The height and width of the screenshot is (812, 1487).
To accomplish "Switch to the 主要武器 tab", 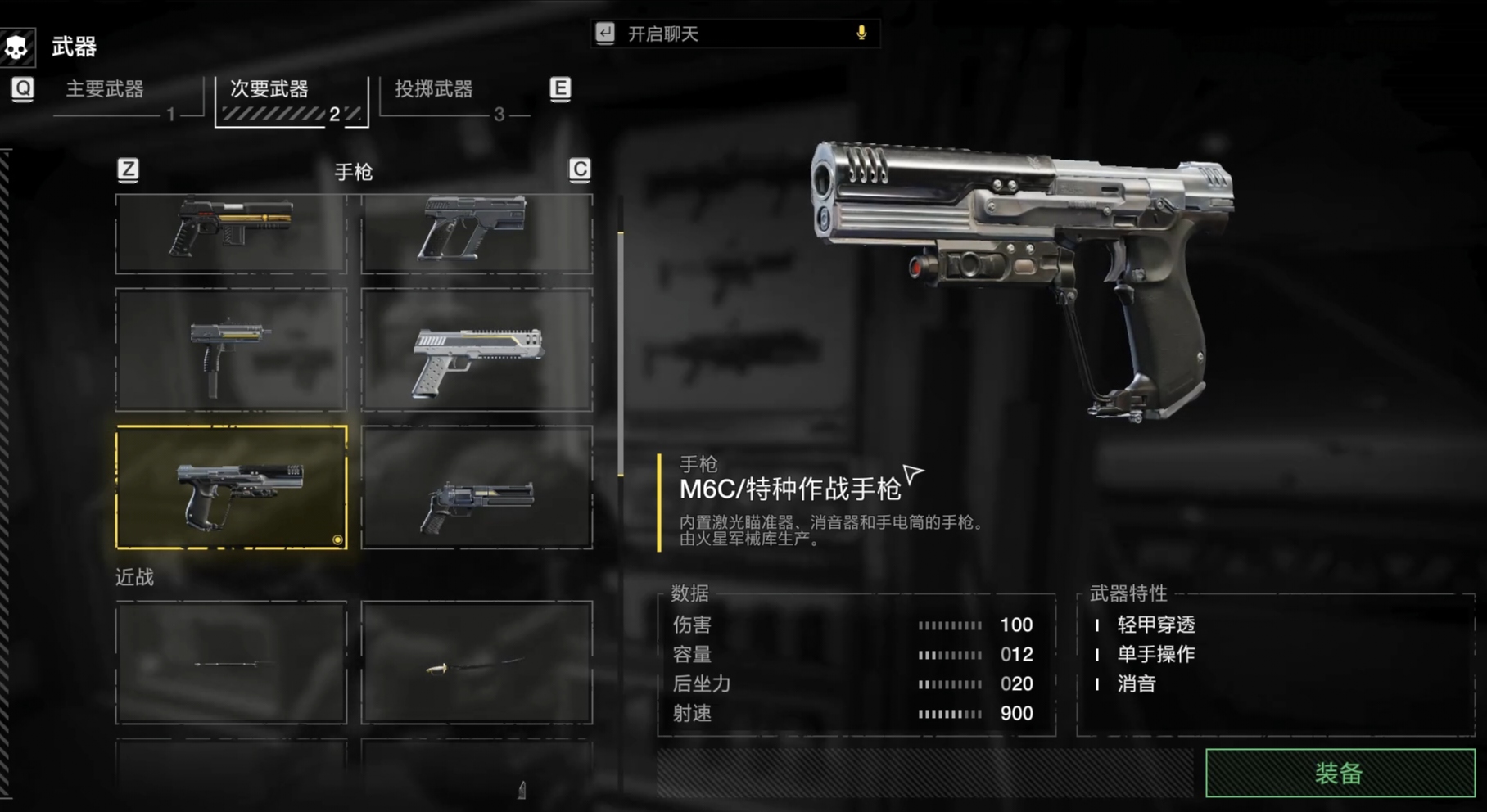I will 105,89.
